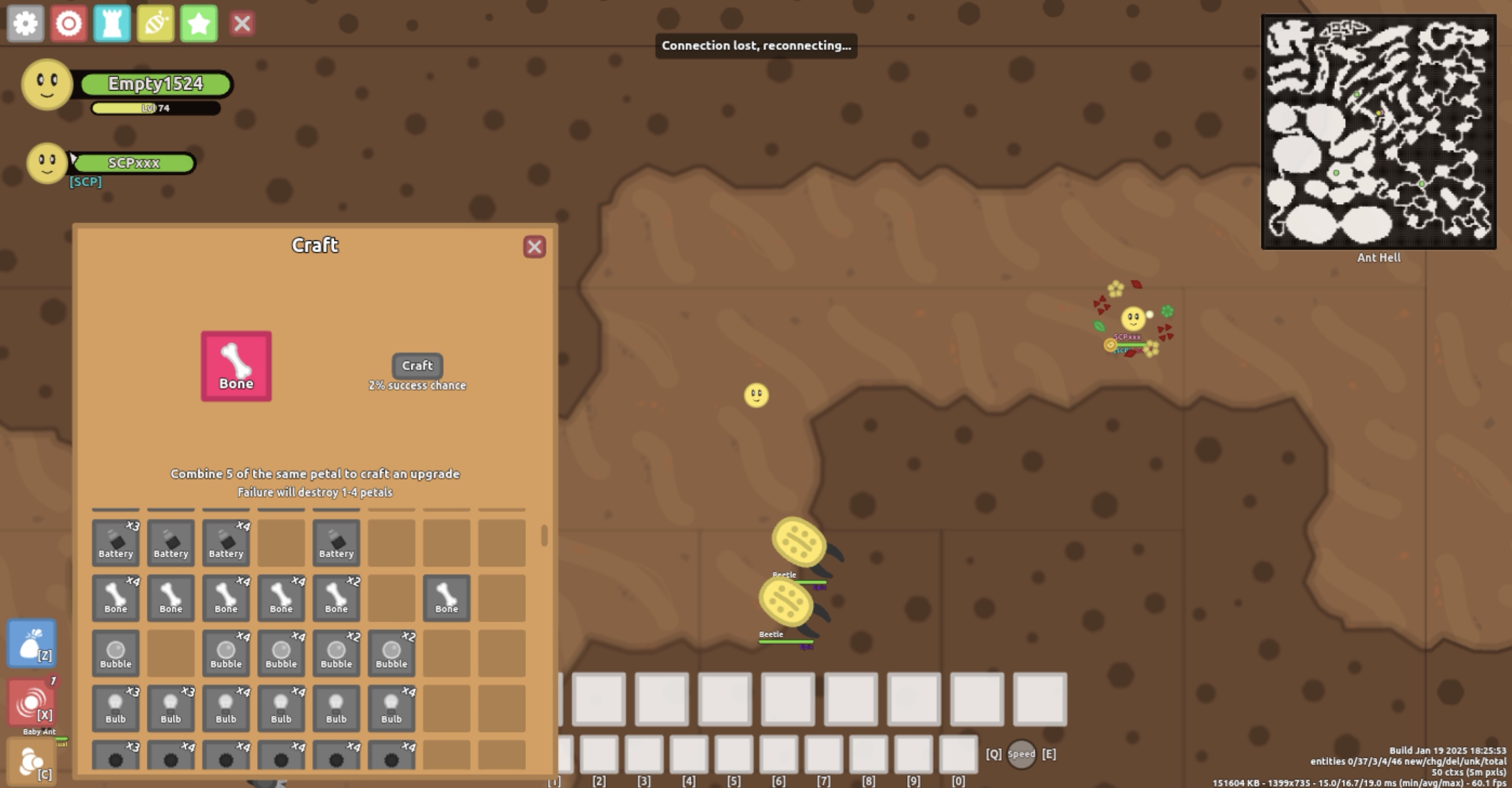The width and height of the screenshot is (1512, 788).
Task: Open the blue bag inventory button
Action: tap(32, 644)
